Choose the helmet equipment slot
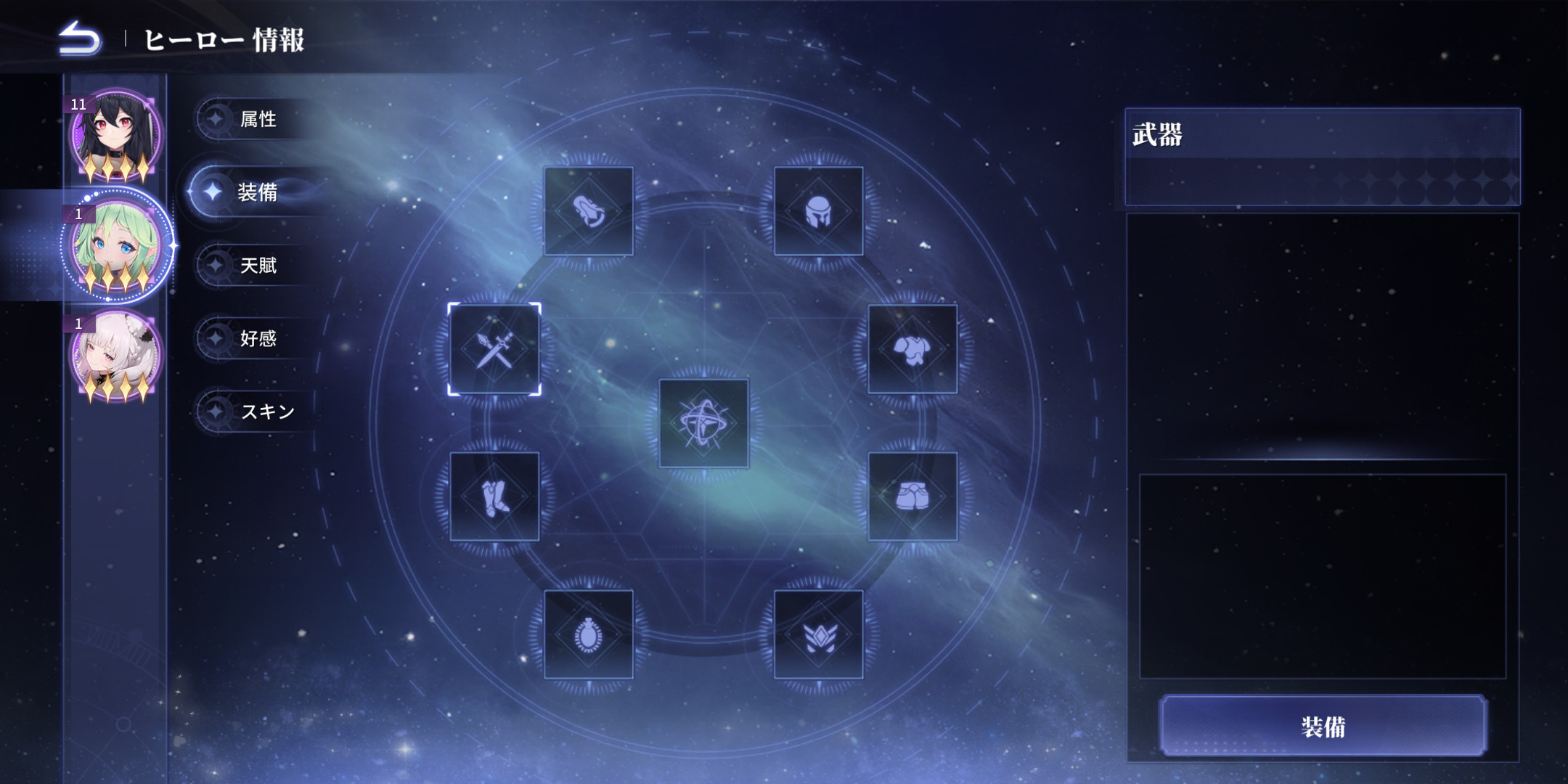This screenshot has height=784, width=1568. pyautogui.click(x=818, y=211)
